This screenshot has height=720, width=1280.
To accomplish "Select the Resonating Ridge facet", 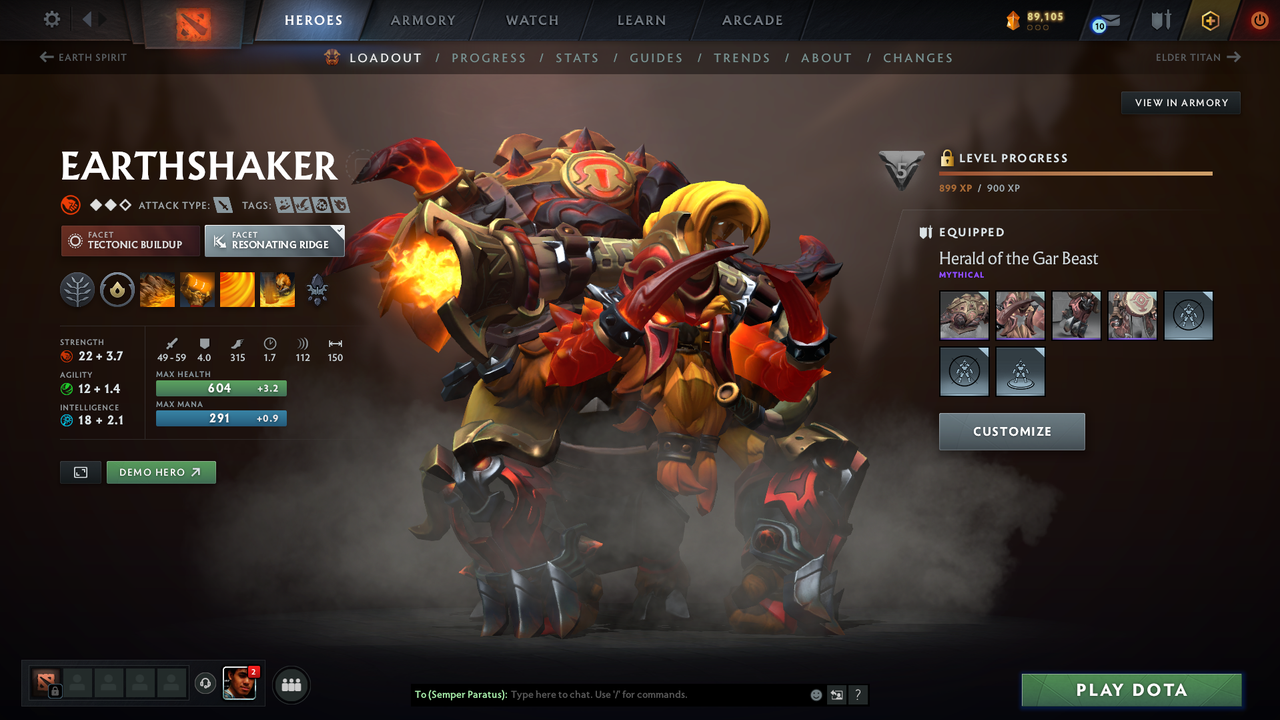I will coord(274,241).
